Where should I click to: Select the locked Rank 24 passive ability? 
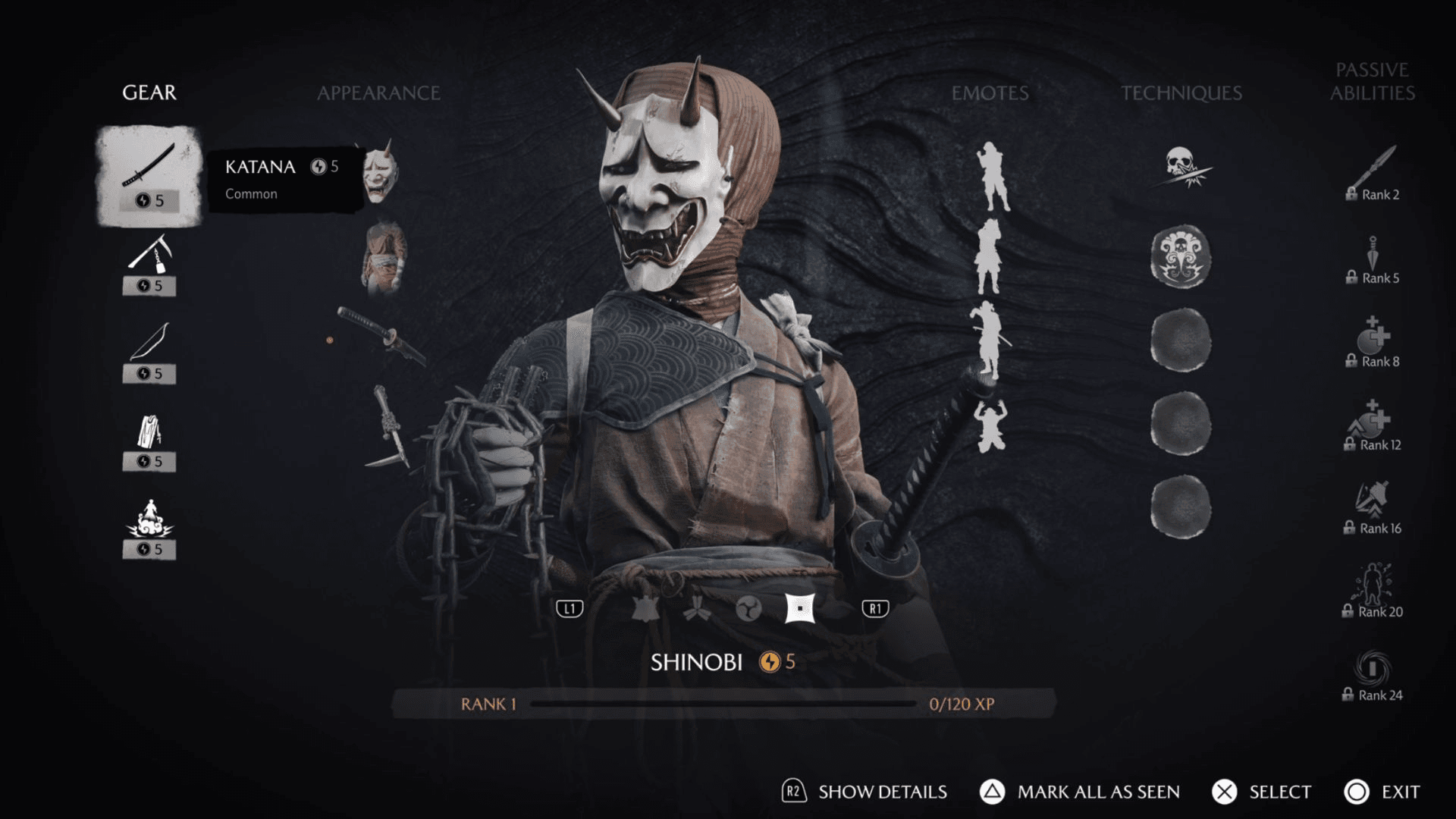pyautogui.click(x=1373, y=675)
